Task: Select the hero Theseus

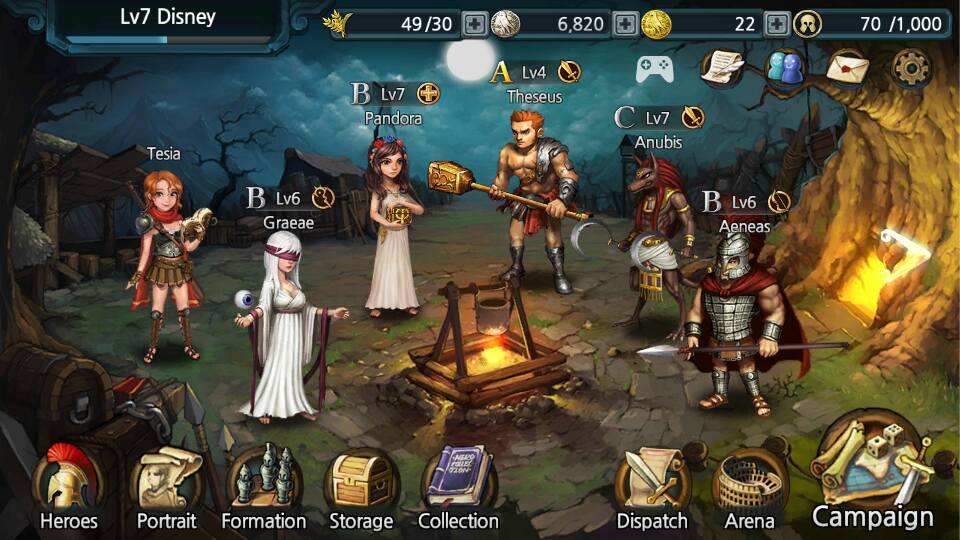Action: tap(535, 200)
